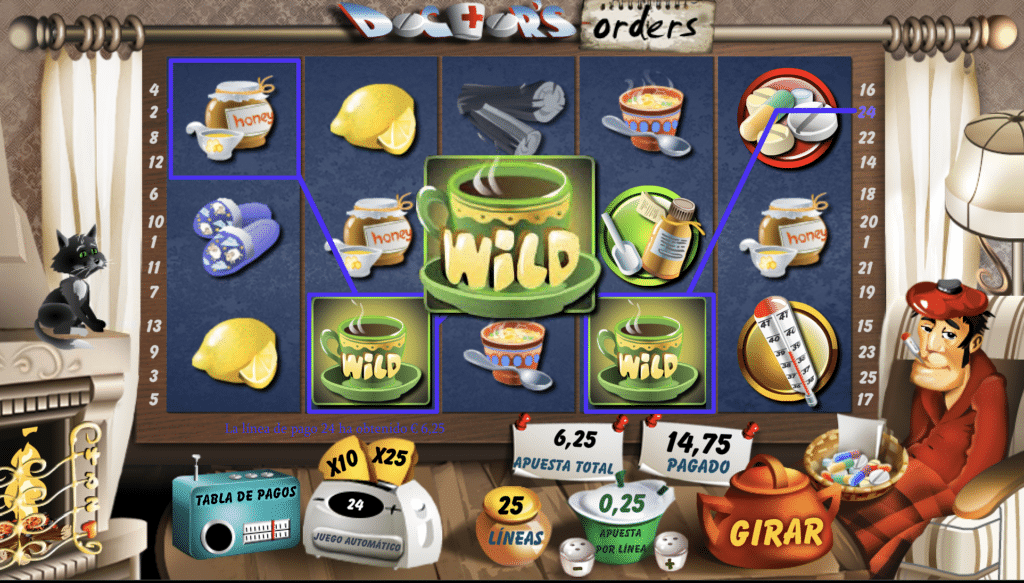1024x583 pixels.
Task: Decrease bet per line with minus shaker
Action: [x=578, y=553]
